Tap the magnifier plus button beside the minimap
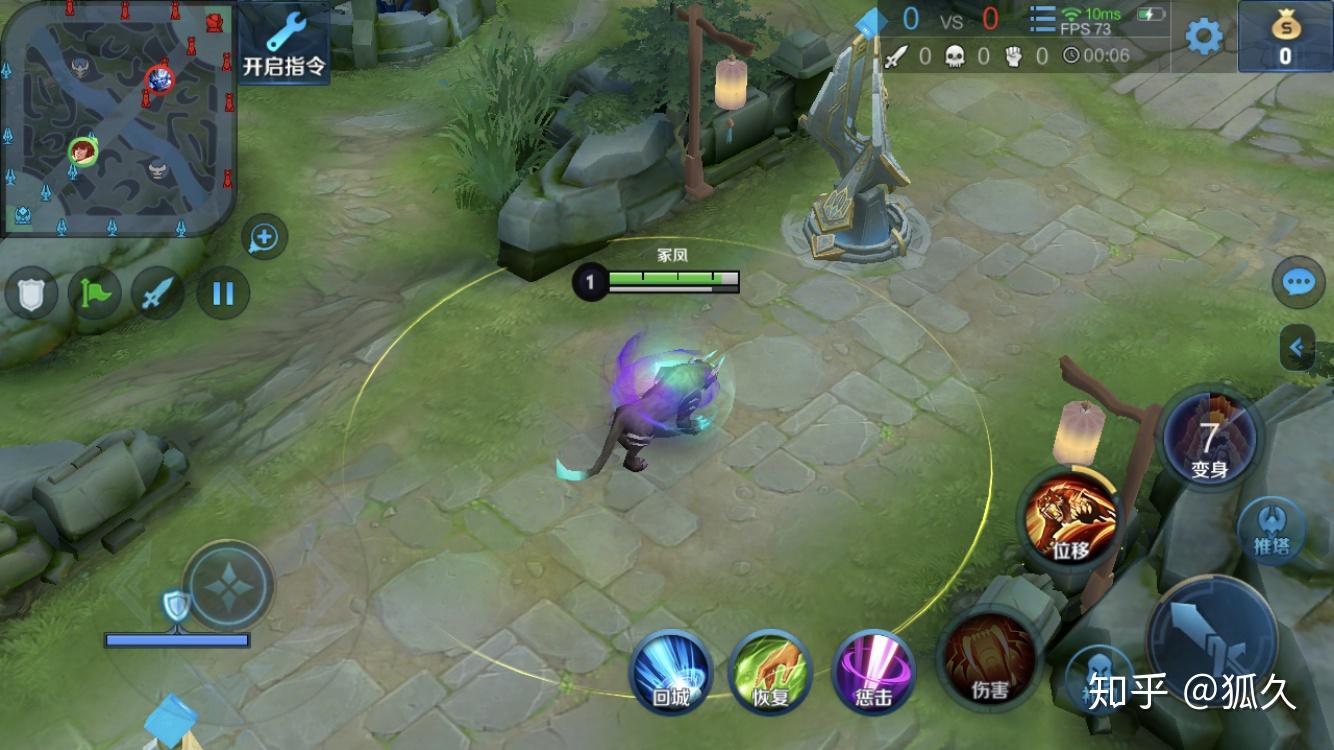This screenshot has width=1334, height=750. click(x=264, y=237)
